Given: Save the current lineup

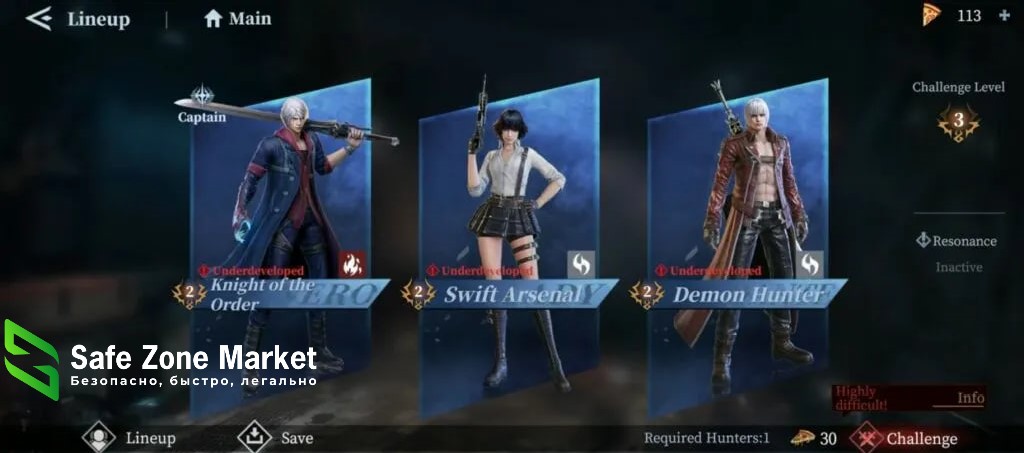Looking at the screenshot, I should click(276, 437).
